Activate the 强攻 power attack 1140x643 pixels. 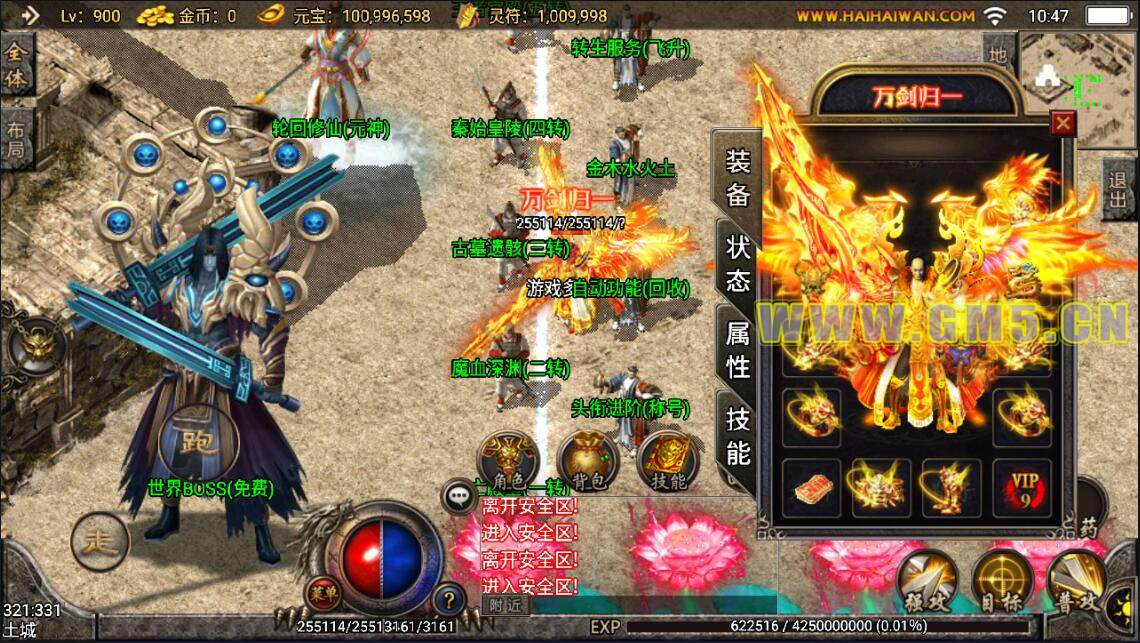928,581
